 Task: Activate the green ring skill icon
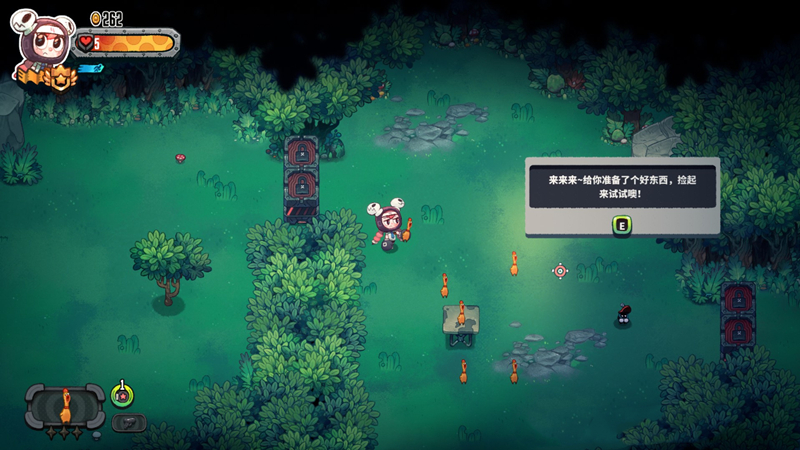(x=123, y=395)
